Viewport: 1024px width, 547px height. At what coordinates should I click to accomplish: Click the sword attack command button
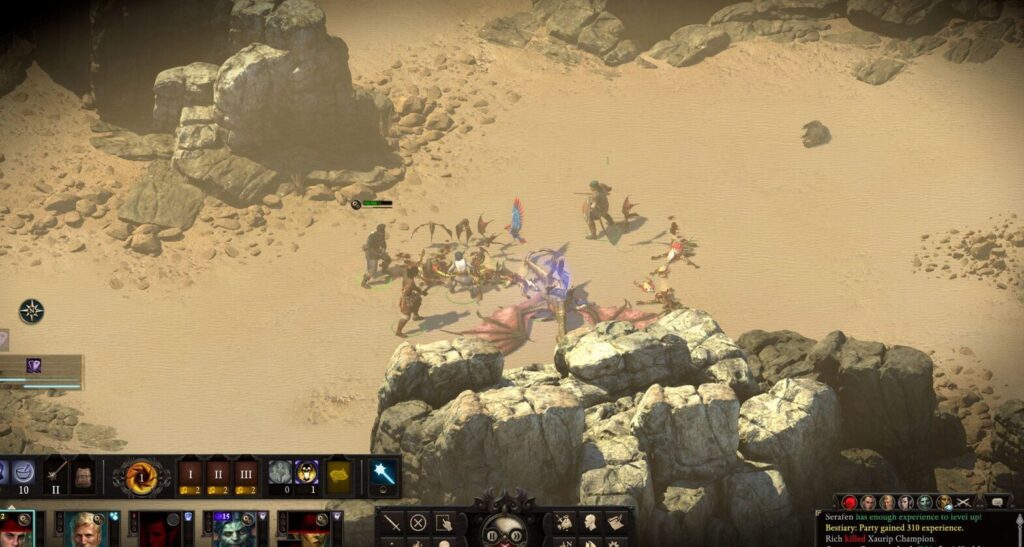pyautogui.click(x=392, y=521)
